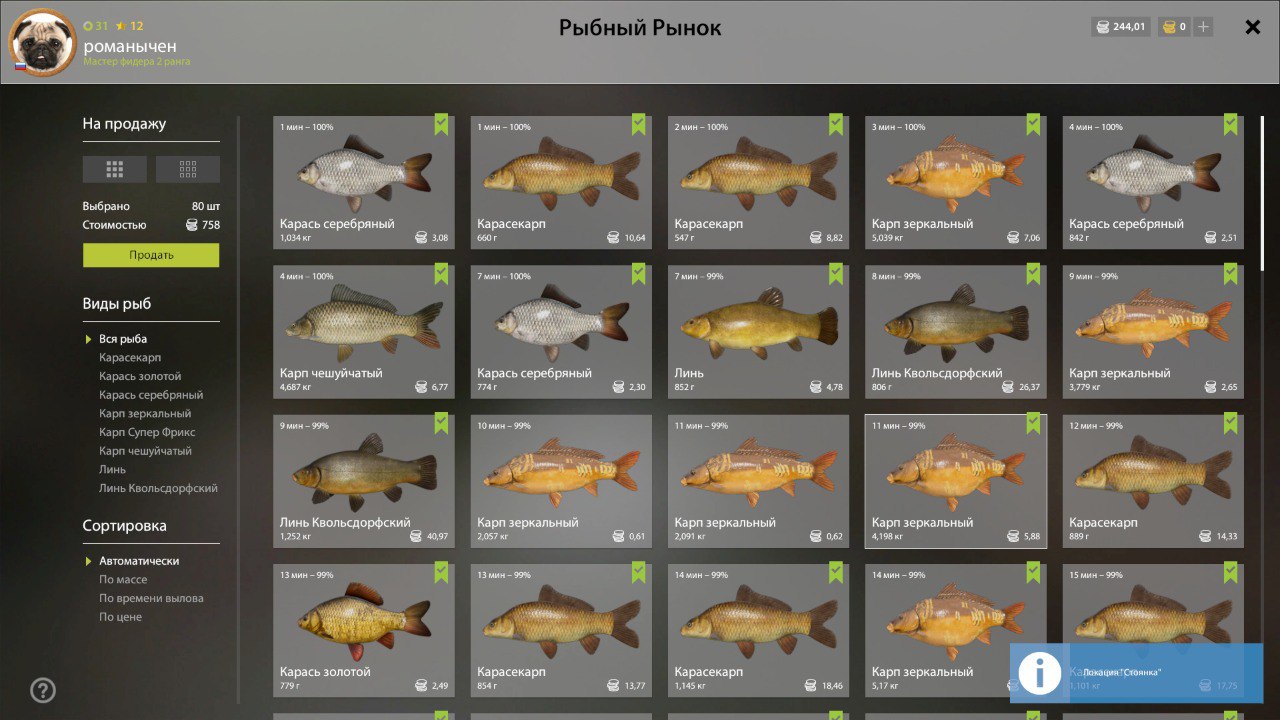The height and width of the screenshot is (720, 1280).
Task: Pick the Карп чешуйчатый 4,687 кг card
Action: (363, 331)
